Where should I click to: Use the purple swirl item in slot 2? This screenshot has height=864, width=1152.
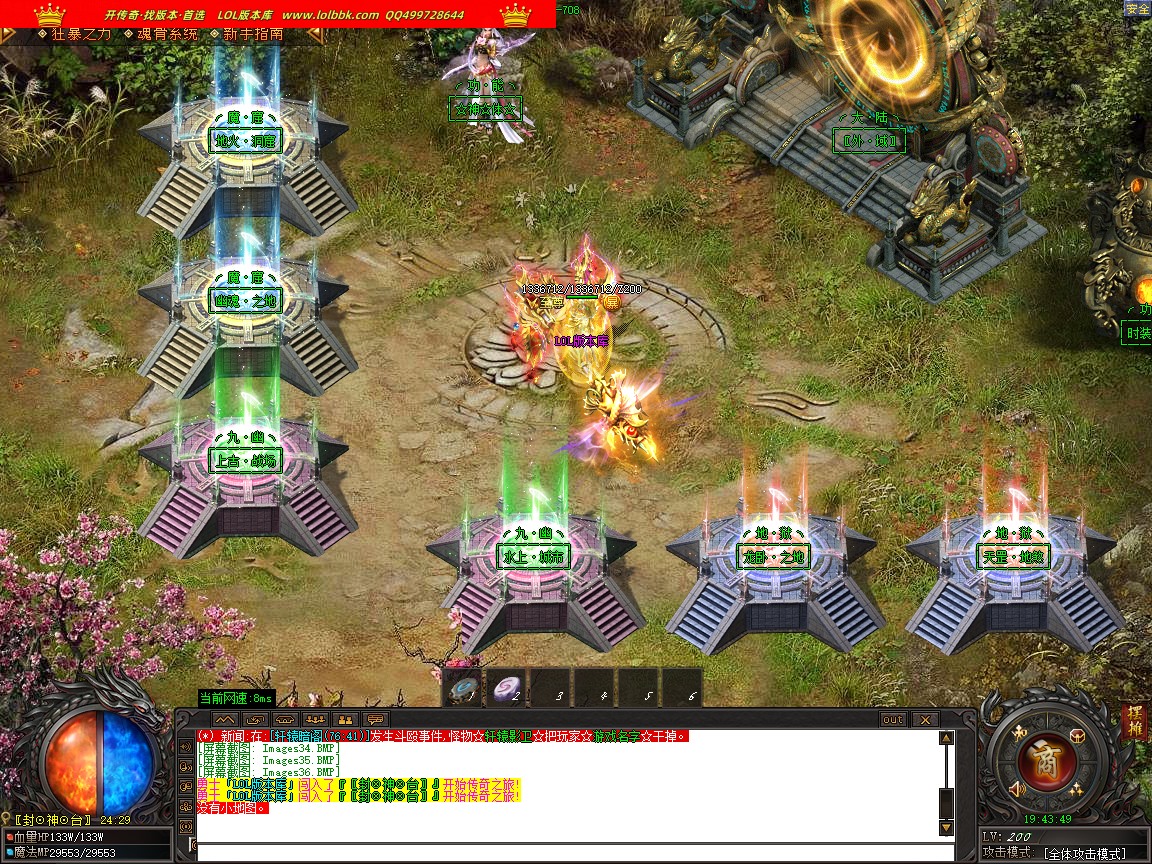(508, 688)
